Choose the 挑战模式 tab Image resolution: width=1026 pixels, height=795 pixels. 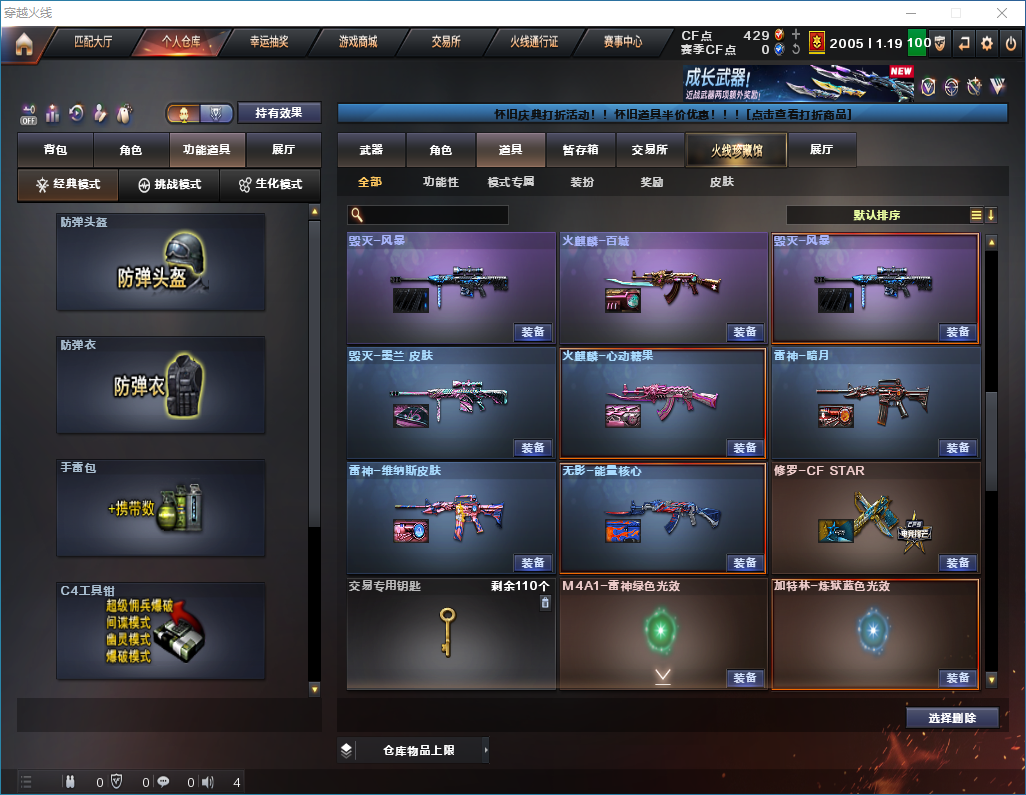169,185
